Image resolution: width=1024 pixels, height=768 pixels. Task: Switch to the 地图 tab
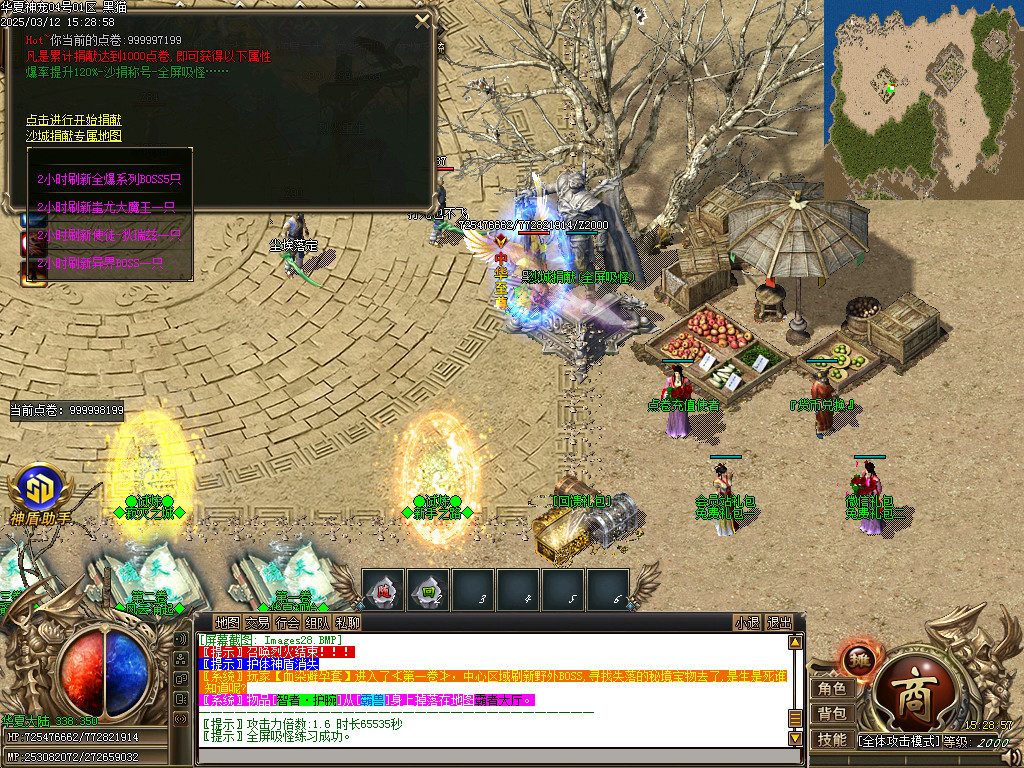pos(228,622)
